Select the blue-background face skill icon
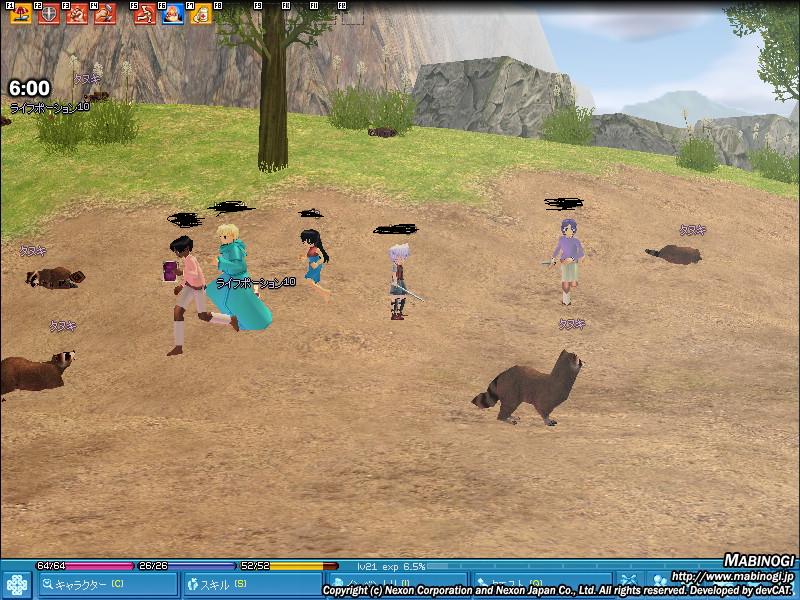Screen dimensions: 800x600 coord(172,14)
